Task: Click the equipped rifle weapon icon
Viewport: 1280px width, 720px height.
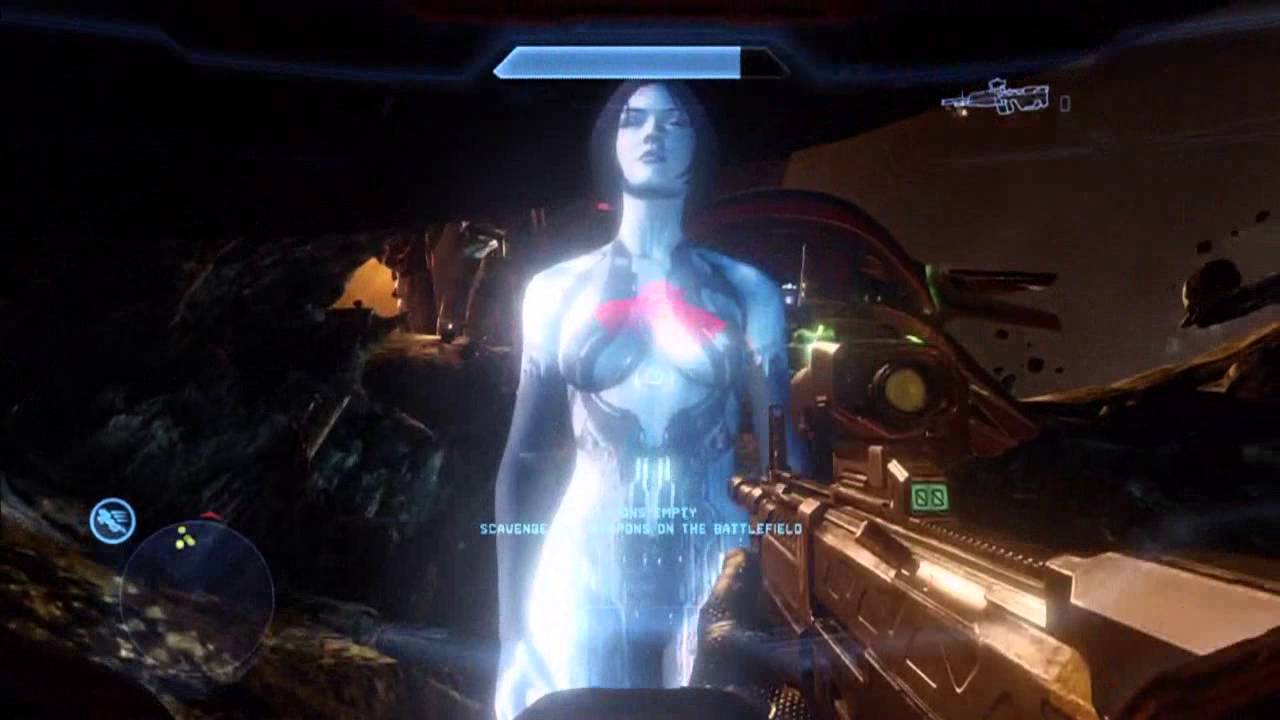Action: coord(996,98)
